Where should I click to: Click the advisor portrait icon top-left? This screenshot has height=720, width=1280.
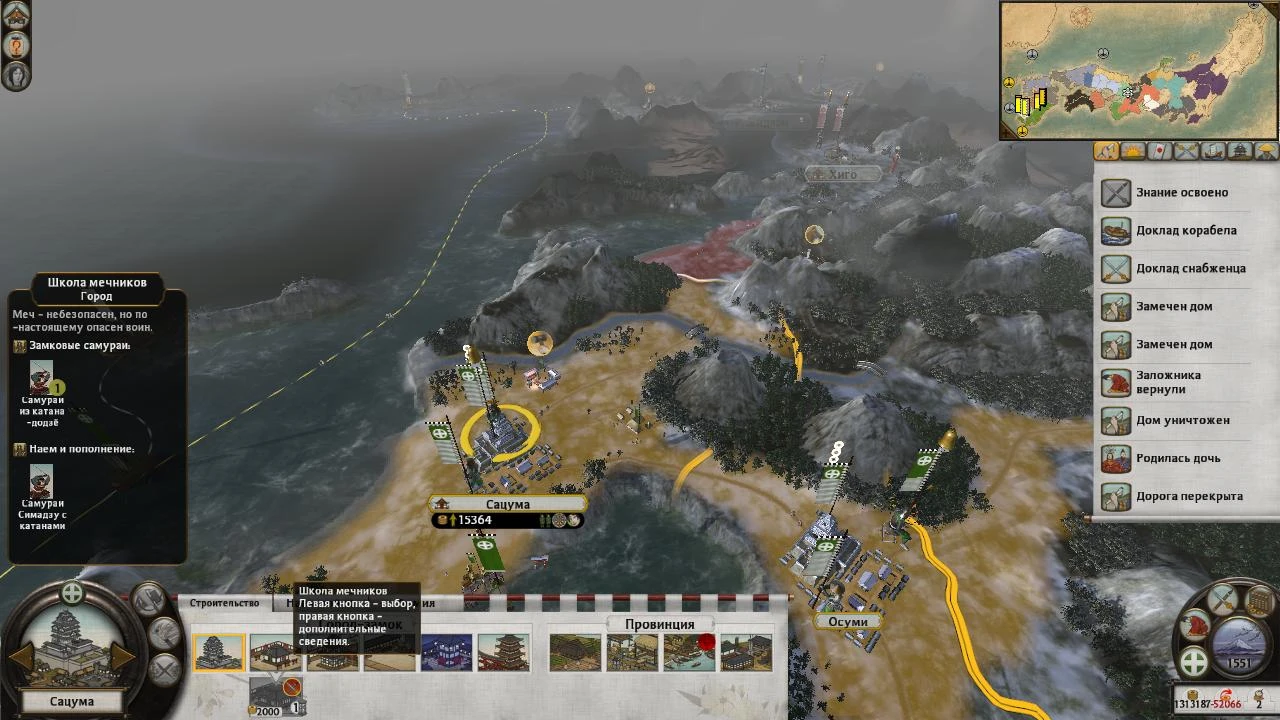pyautogui.click(x=16, y=76)
